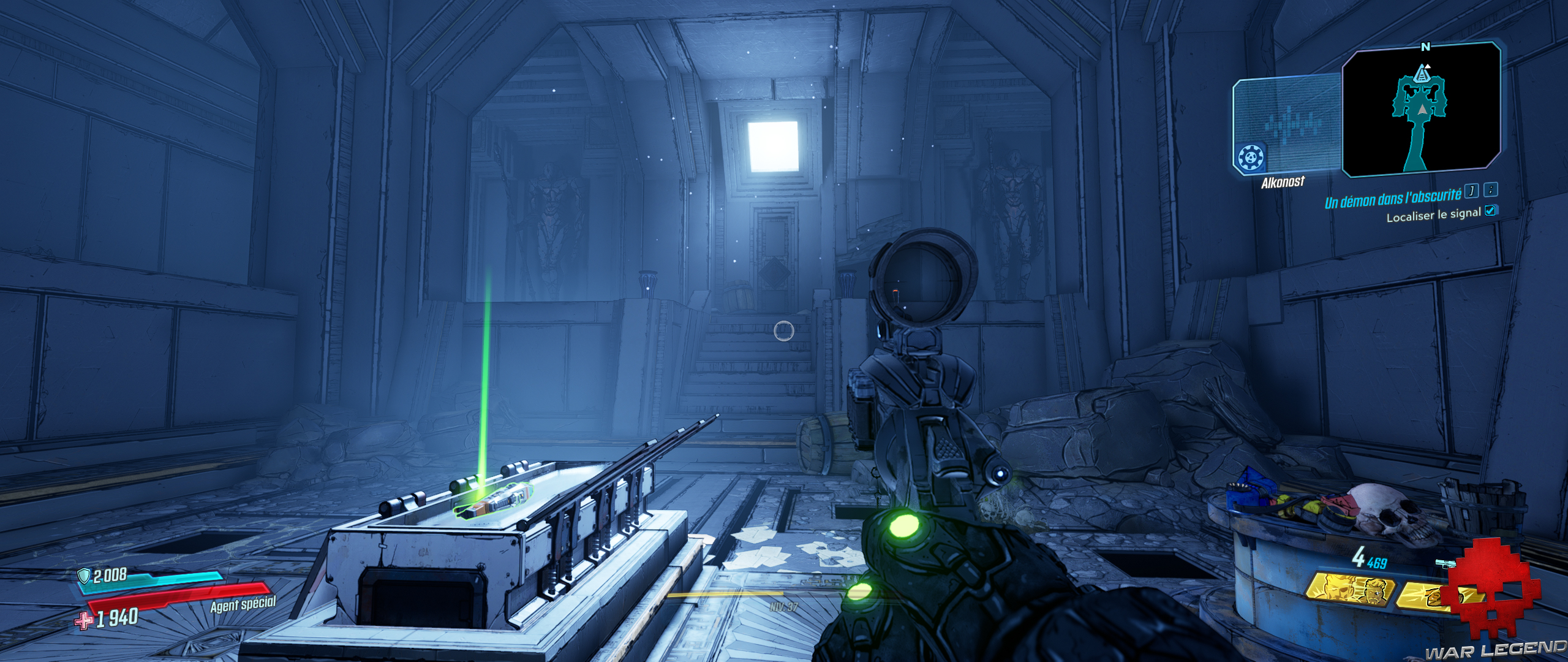The height and width of the screenshot is (662, 1568).
Task: Open the 'Alkonost' location label
Action: (1283, 181)
